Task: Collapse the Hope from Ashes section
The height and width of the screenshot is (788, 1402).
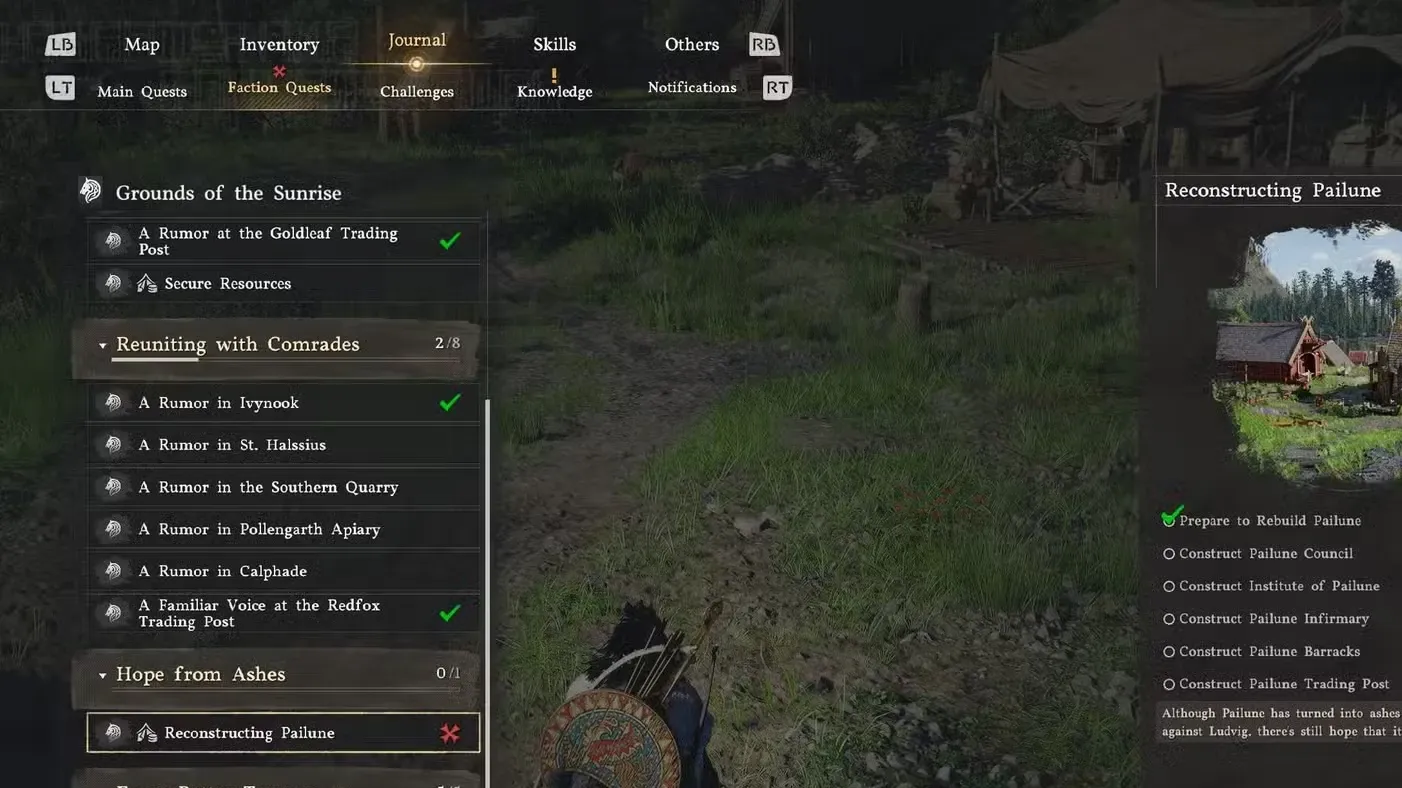Action: (102, 674)
